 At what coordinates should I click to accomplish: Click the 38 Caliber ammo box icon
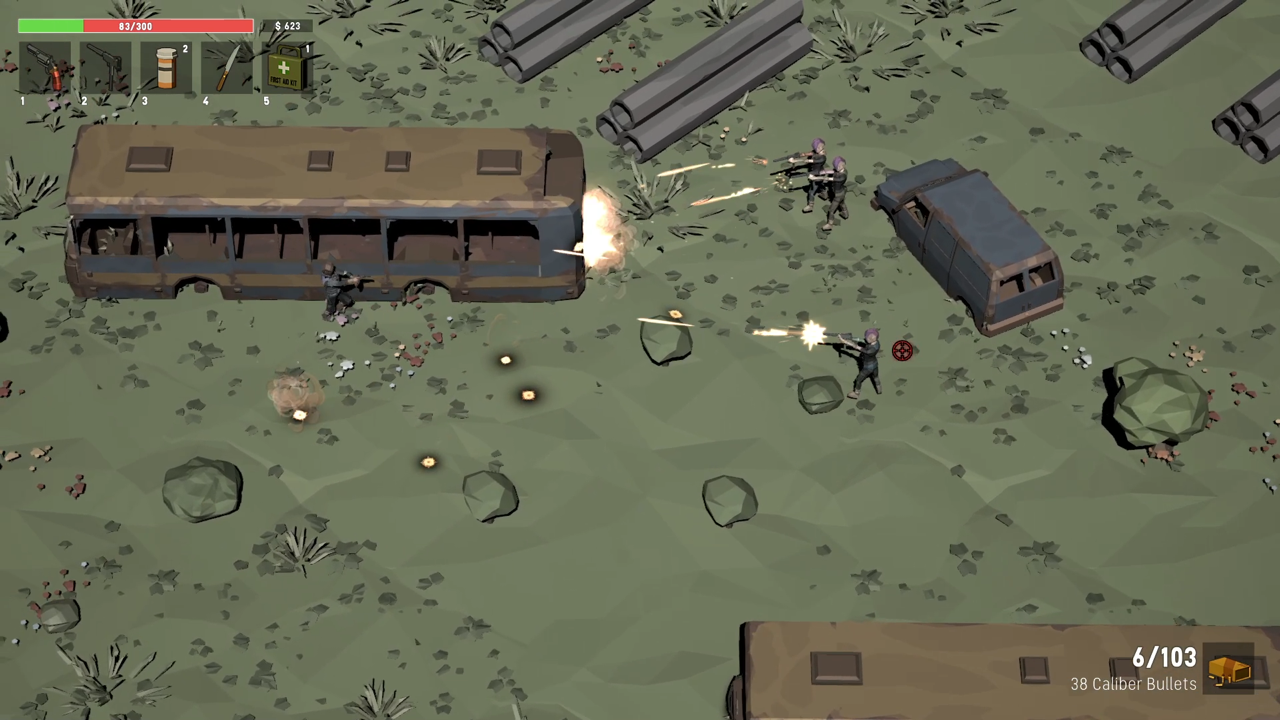click(1229, 670)
